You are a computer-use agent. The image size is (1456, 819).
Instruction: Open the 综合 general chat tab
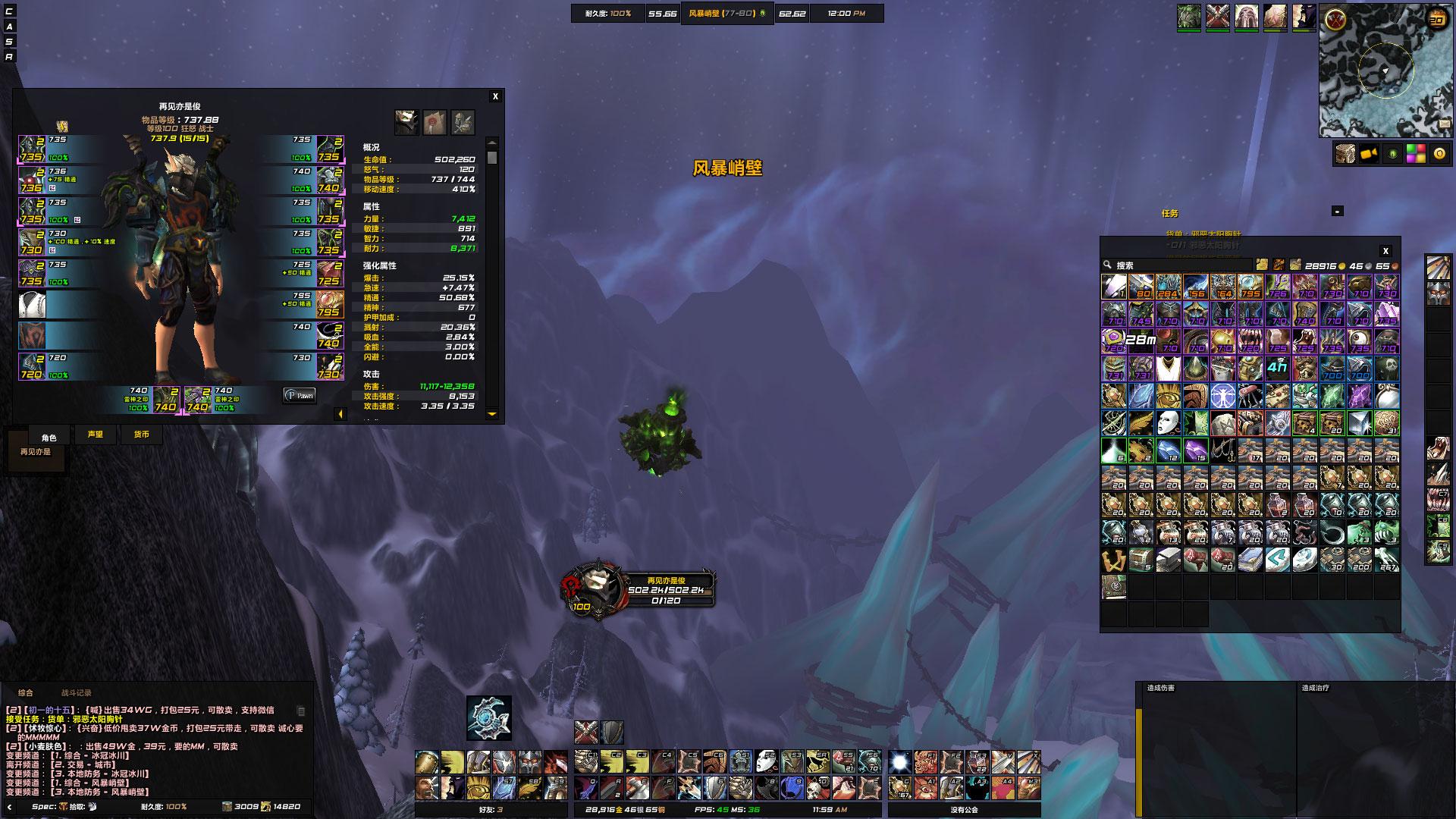tap(26, 692)
